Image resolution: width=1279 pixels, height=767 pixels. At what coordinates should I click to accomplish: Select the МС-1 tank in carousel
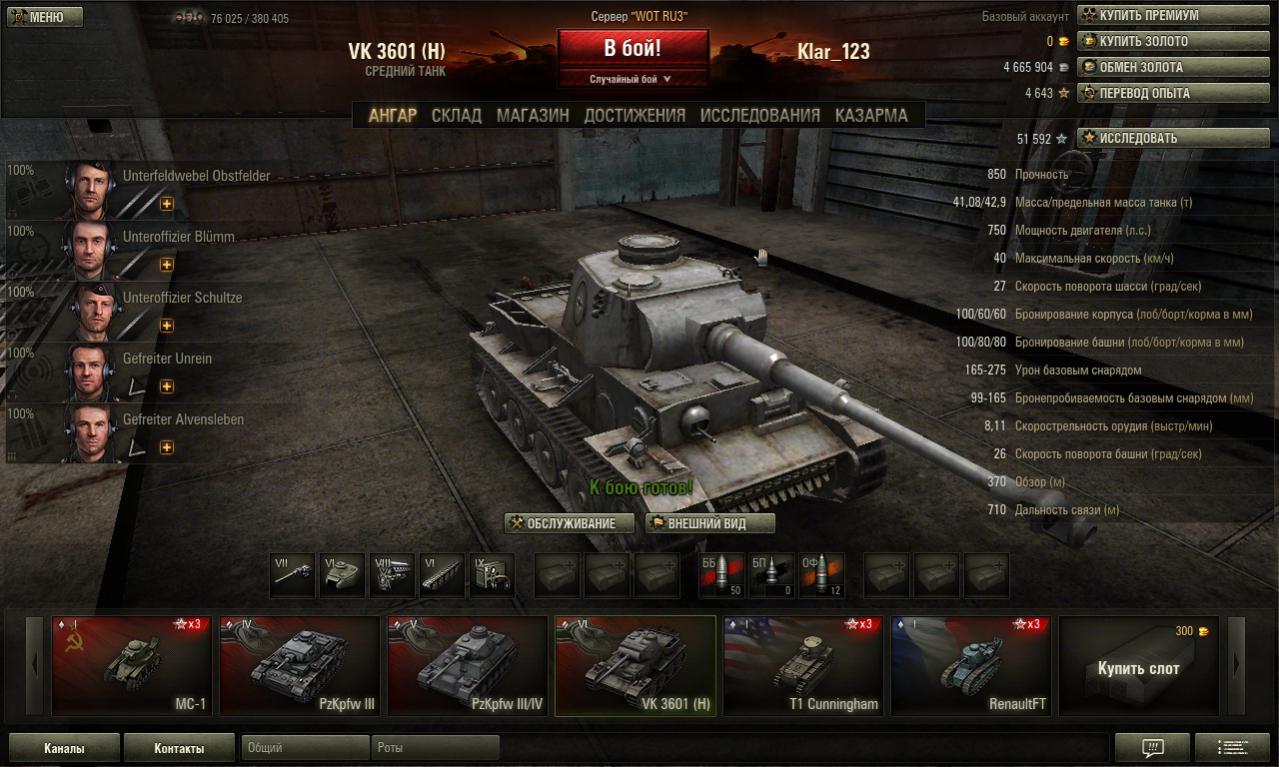click(x=132, y=665)
